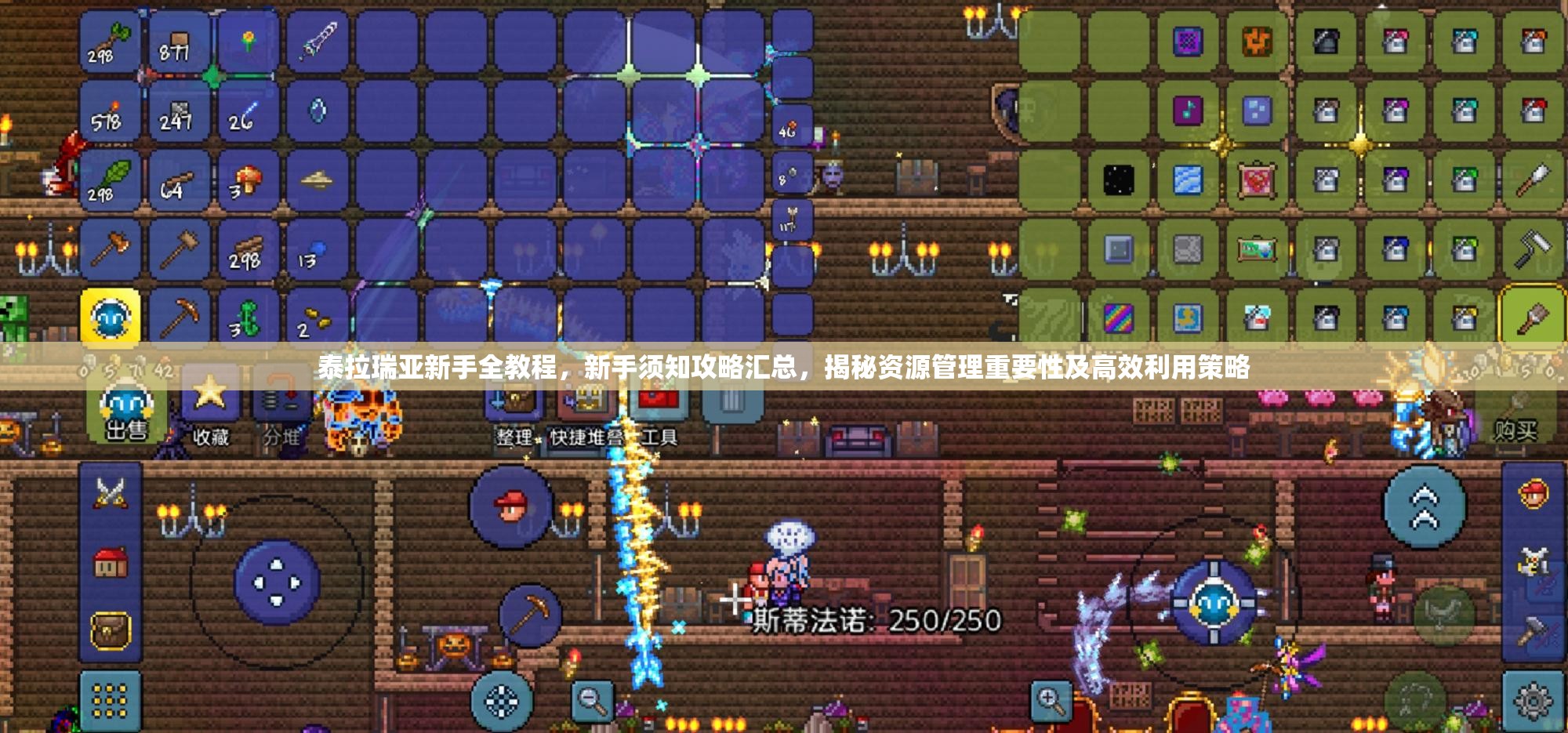Image resolution: width=1568 pixels, height=733 pixels.
Task: Select the highlighted paintbrush shop slot
Action: [x=1532, y=318]
